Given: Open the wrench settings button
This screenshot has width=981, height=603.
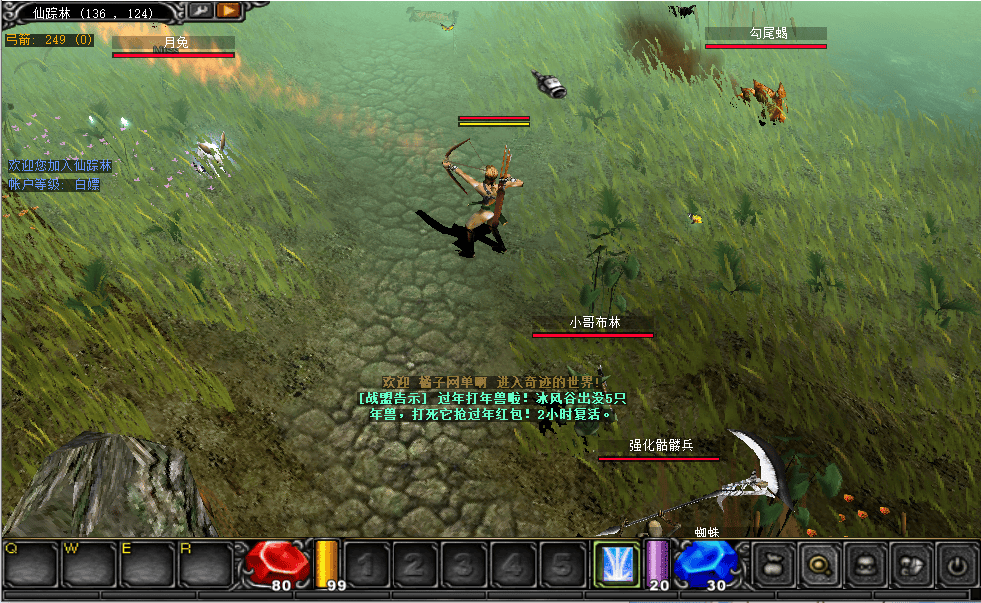Looking at the screenshot, I should point(200,10).
